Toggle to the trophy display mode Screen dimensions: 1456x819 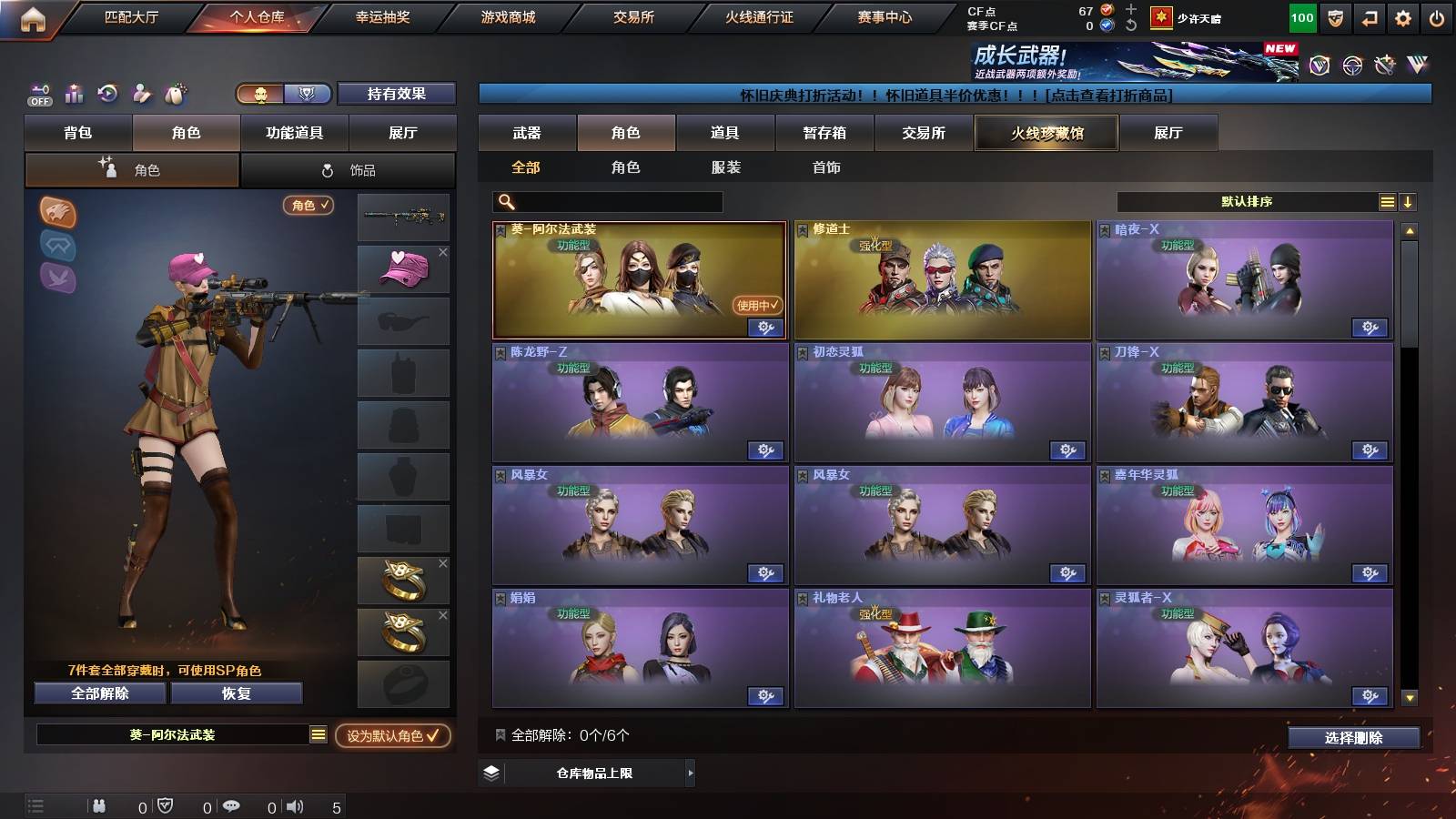coord(308,94)
